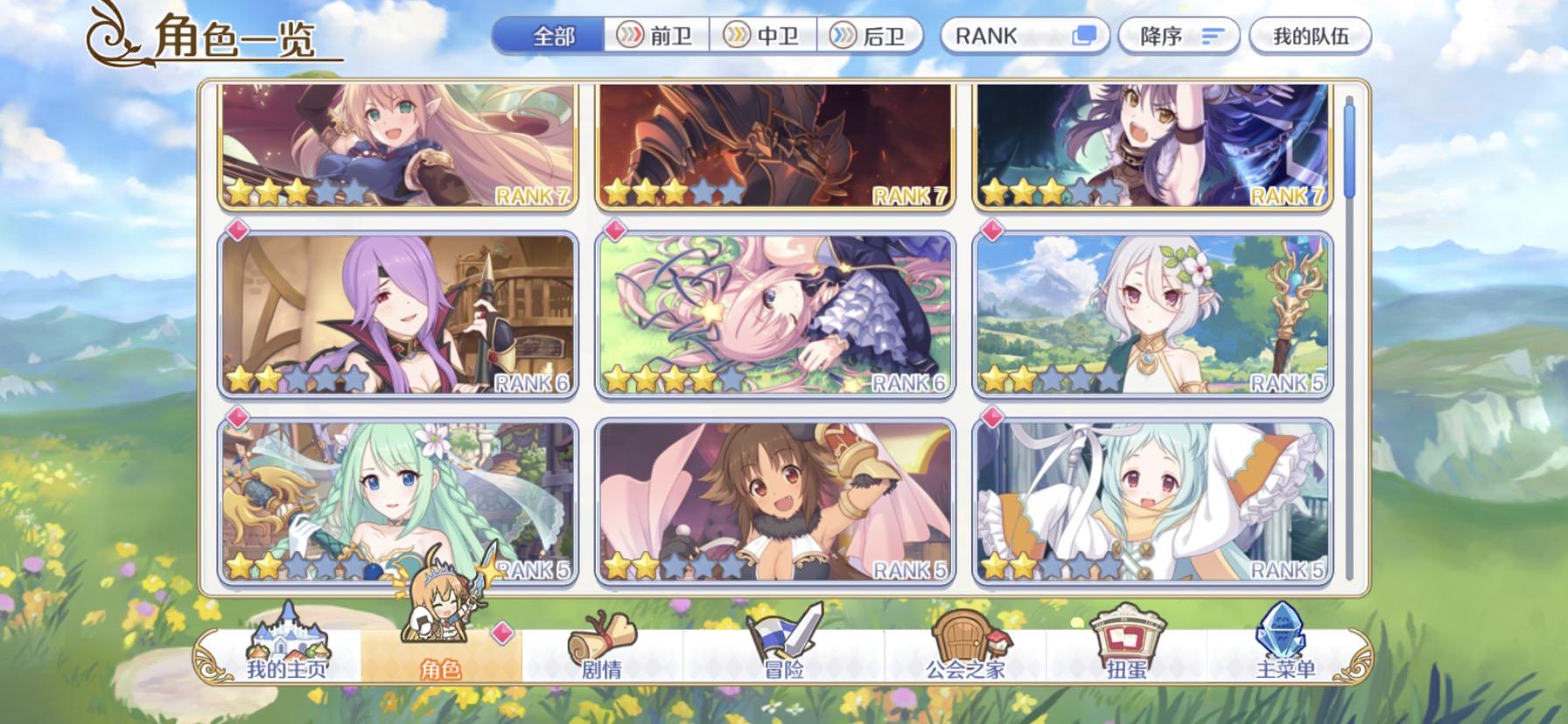The image size is (1568, 724).
Task: Toggle the 中卫 midguard filter
Action: click(766, 36)
